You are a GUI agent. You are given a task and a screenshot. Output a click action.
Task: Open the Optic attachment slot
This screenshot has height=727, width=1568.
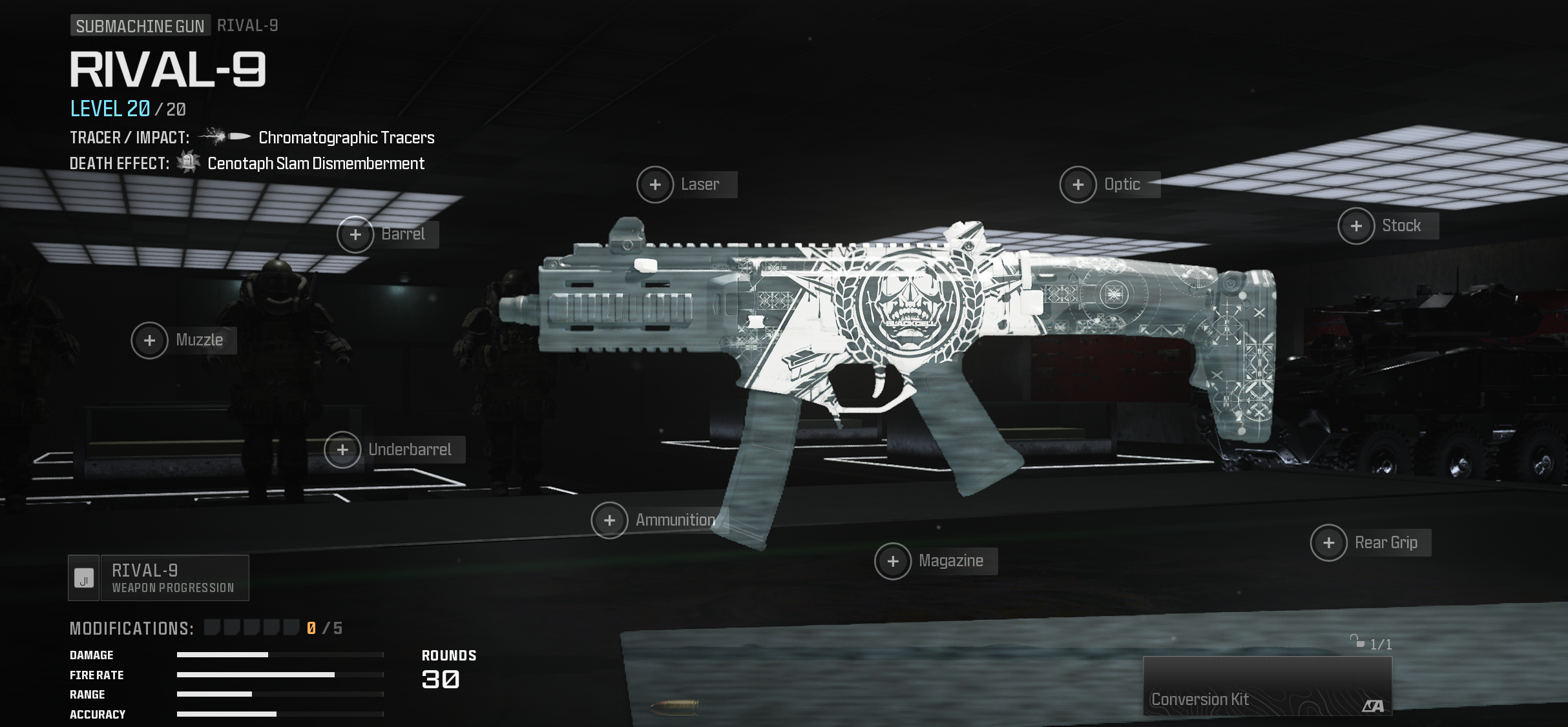click(x=1078, y=185)
